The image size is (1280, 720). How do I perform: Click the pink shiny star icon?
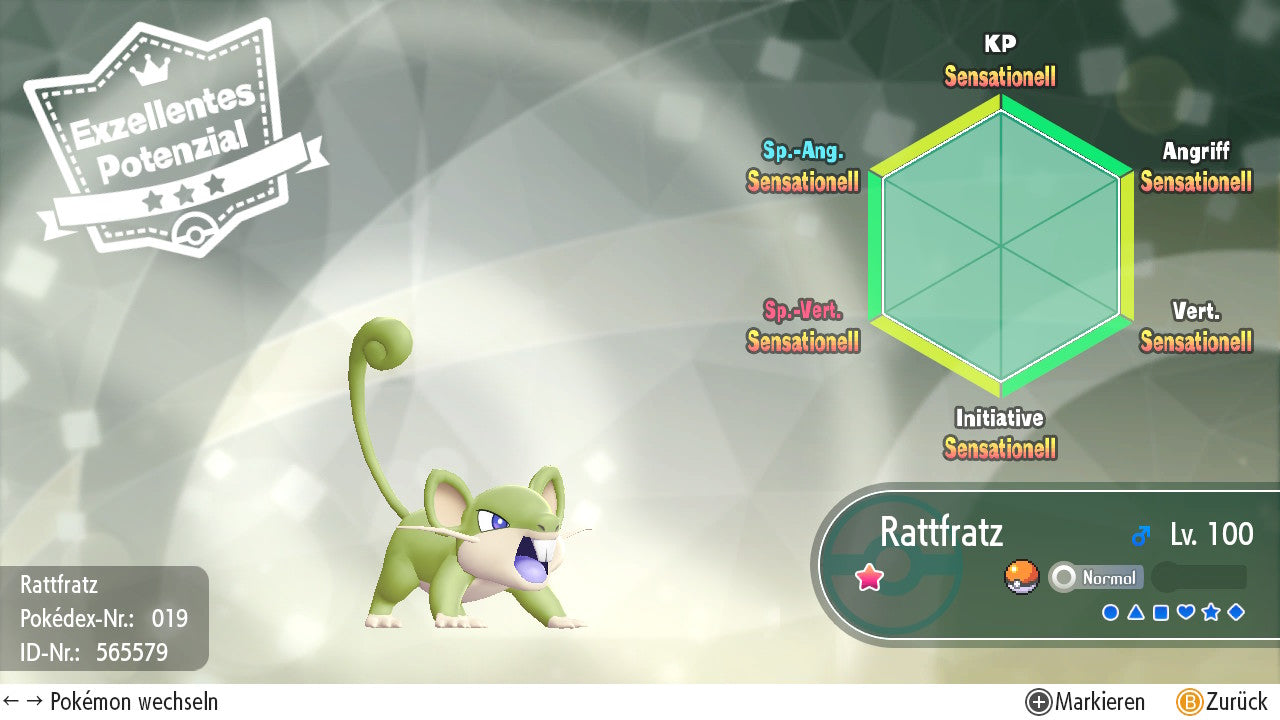[870, 577]
